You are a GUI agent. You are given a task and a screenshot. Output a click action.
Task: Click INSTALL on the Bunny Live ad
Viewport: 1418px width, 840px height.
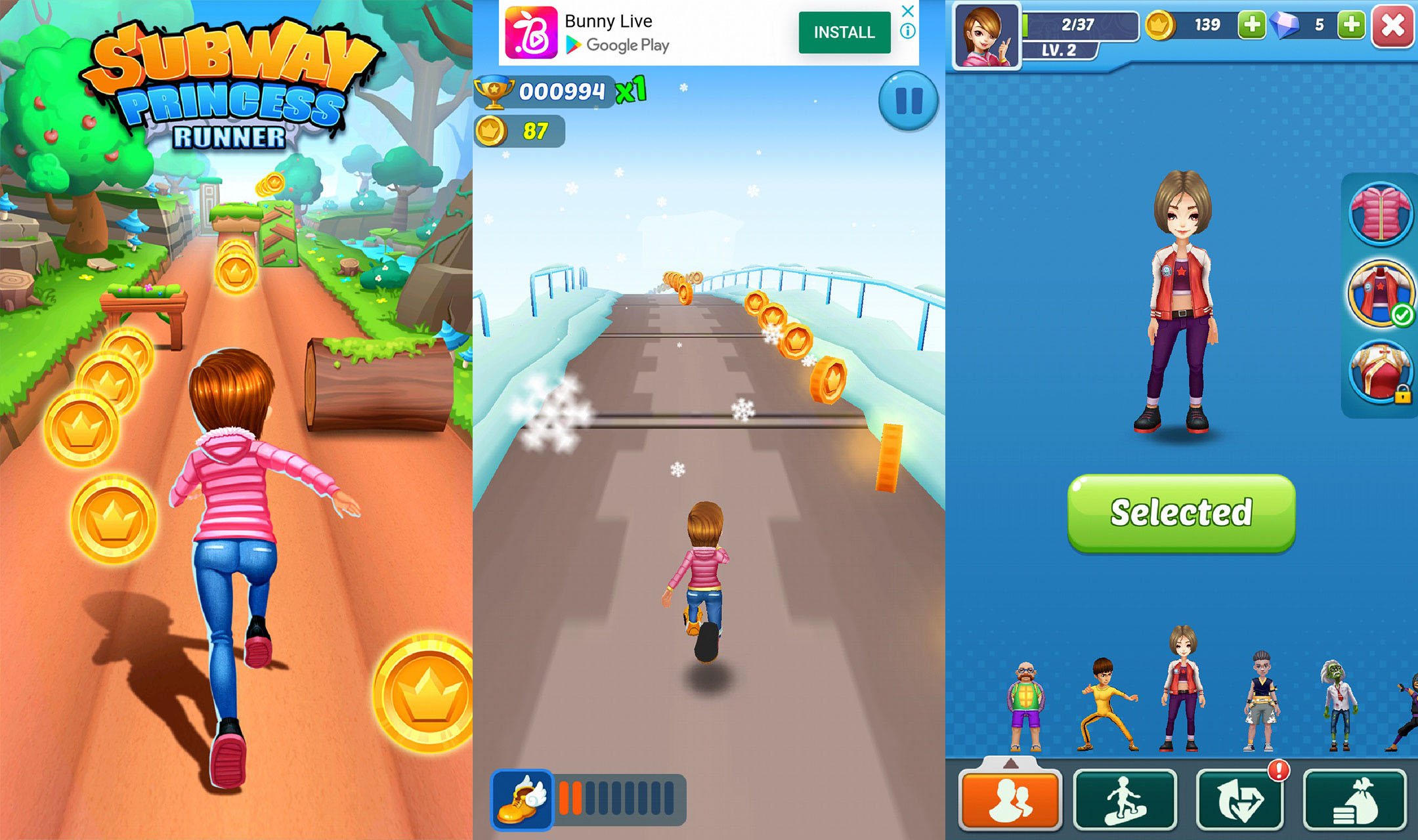844,31
